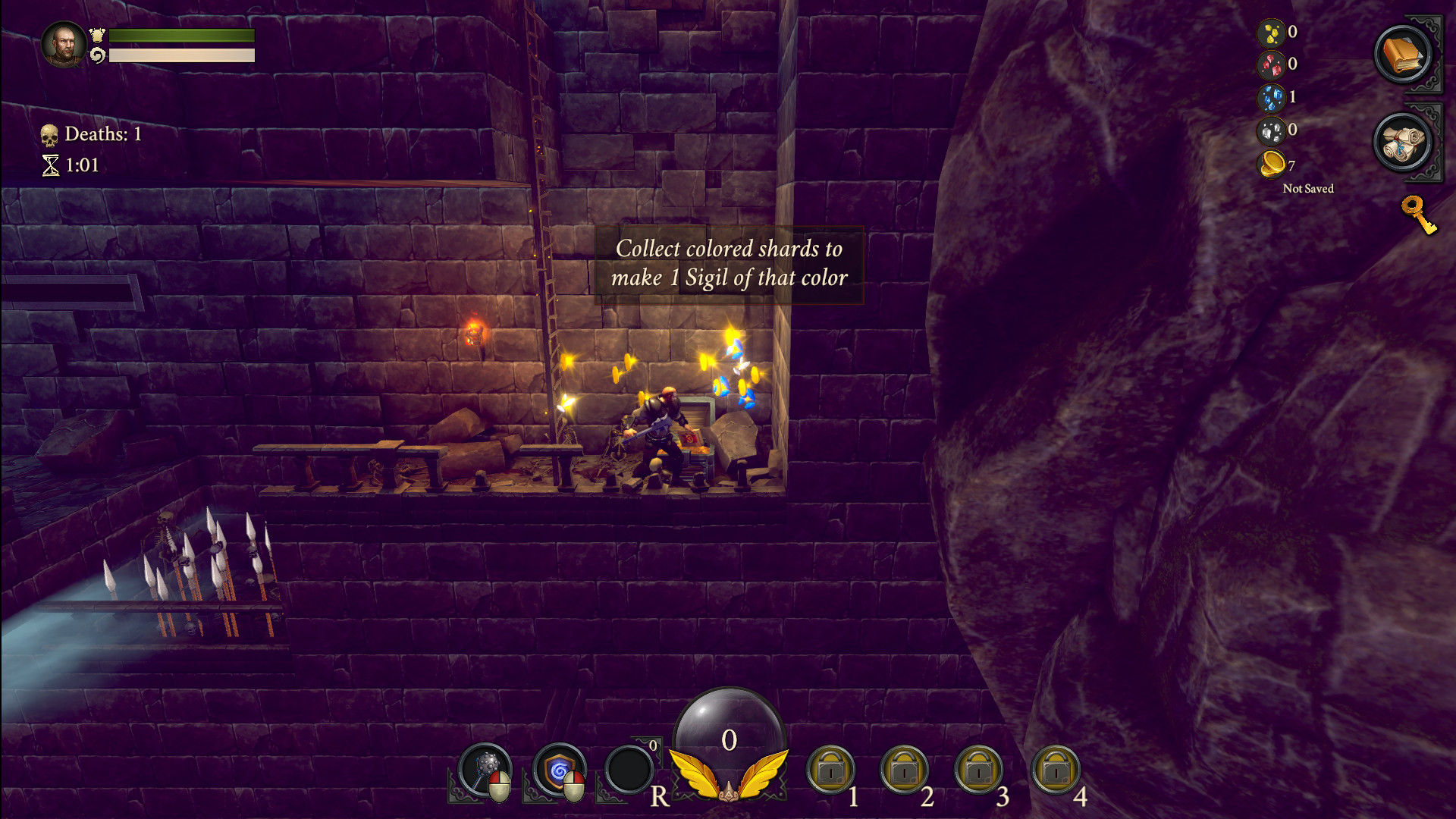
Task: Click the hourglass timer icon
Action: 51,162
